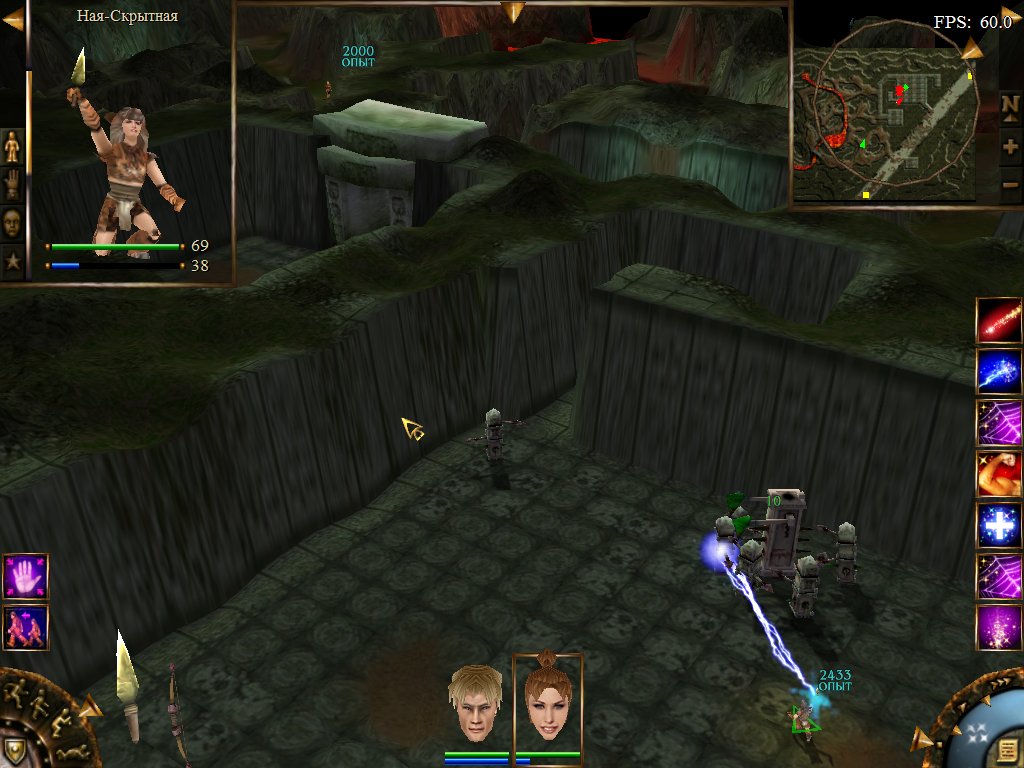Screen dimensions: 1024x768
Task: Activate the flexed arm strength spell
Action: coord(998,474)
